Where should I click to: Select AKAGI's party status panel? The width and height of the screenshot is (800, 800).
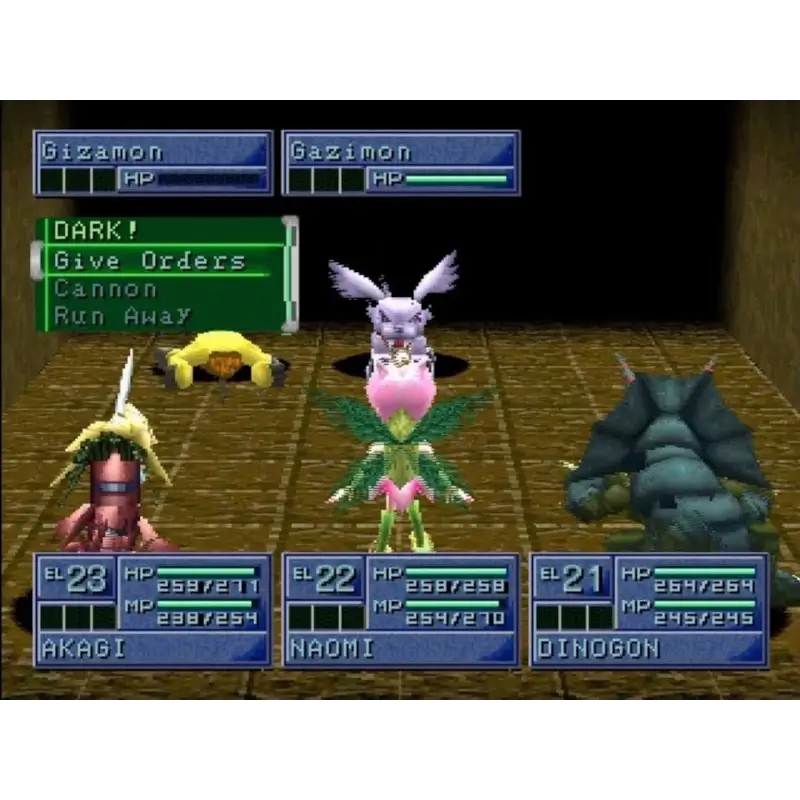[x=153, y=609]
